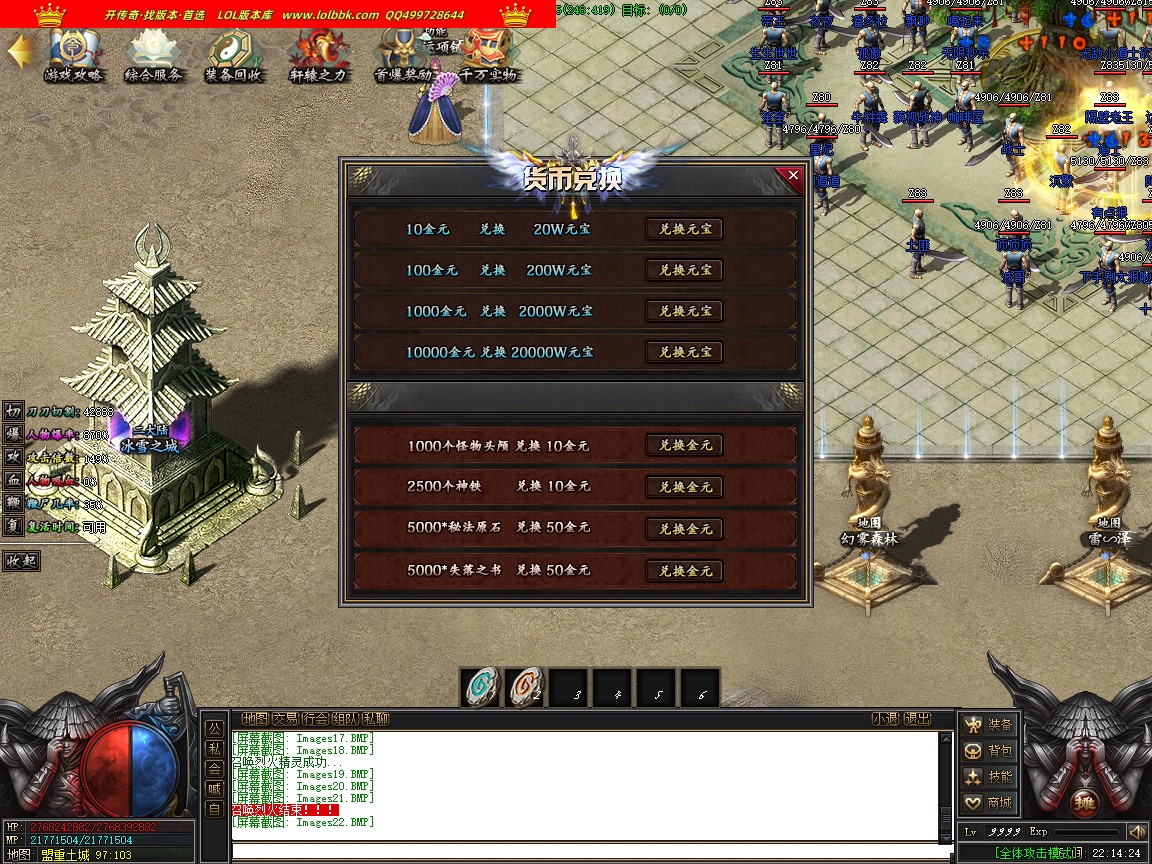1152x864 pixels.
Task: Exchange 10金元 for 20W元宝
Action: click(684, 229)
